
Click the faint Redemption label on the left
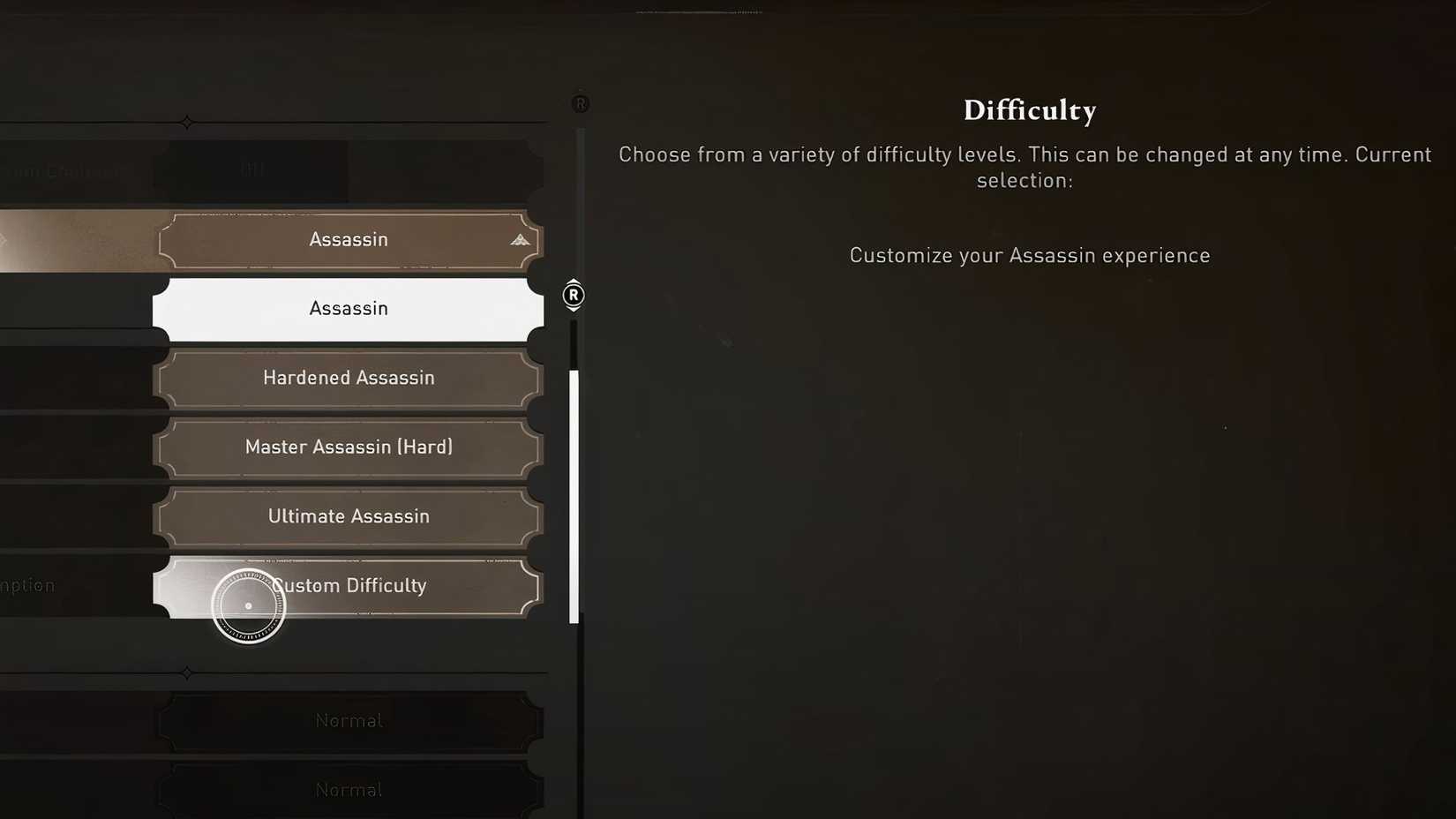(x=28, y=585)
